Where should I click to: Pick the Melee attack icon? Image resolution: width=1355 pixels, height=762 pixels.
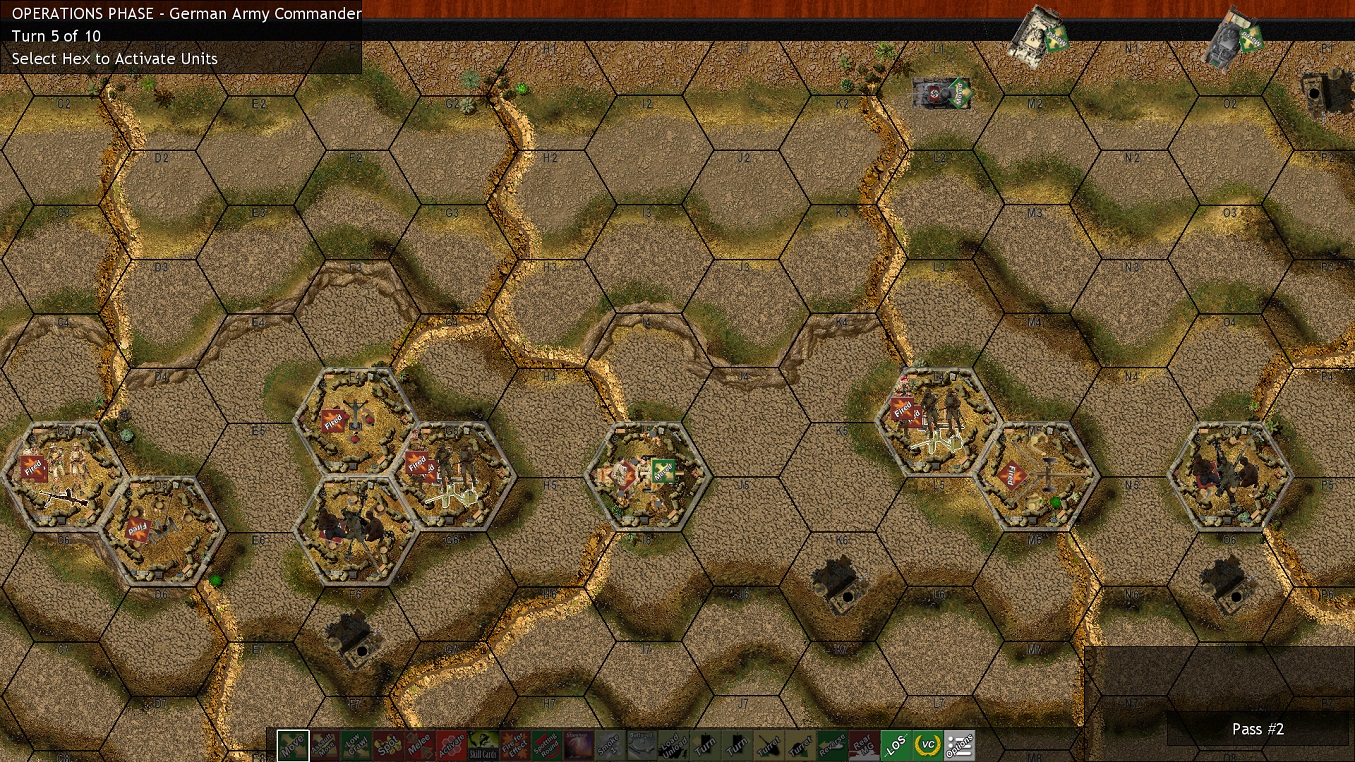(x=419, y=745)
